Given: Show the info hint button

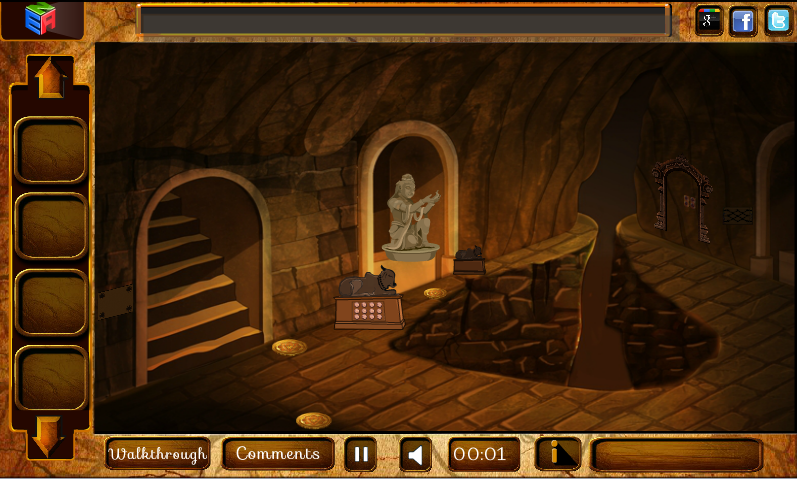Looking at the screenshot, I should [558, 454].
